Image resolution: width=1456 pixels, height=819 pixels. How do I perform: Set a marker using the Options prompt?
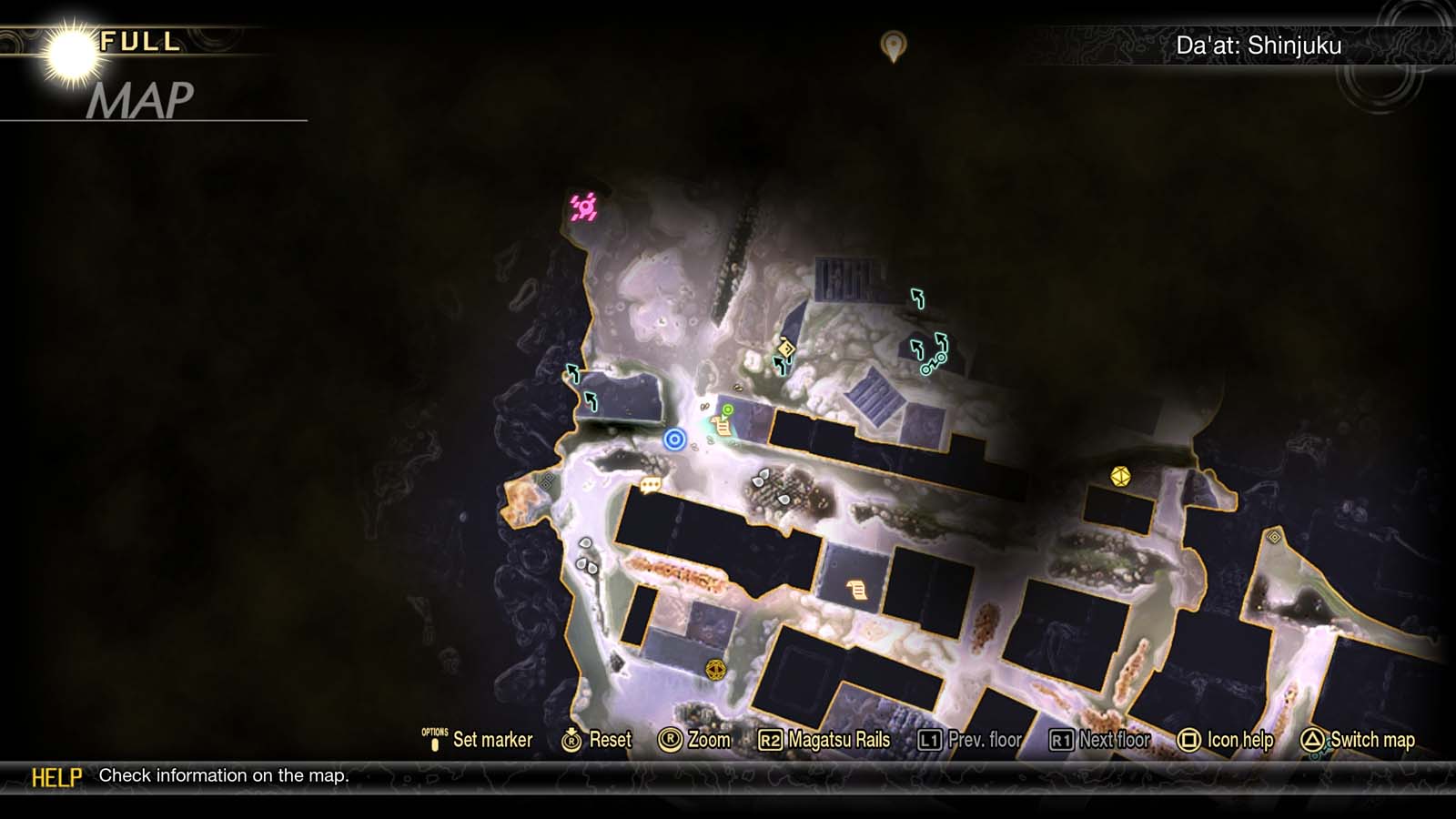pos(482,741)
